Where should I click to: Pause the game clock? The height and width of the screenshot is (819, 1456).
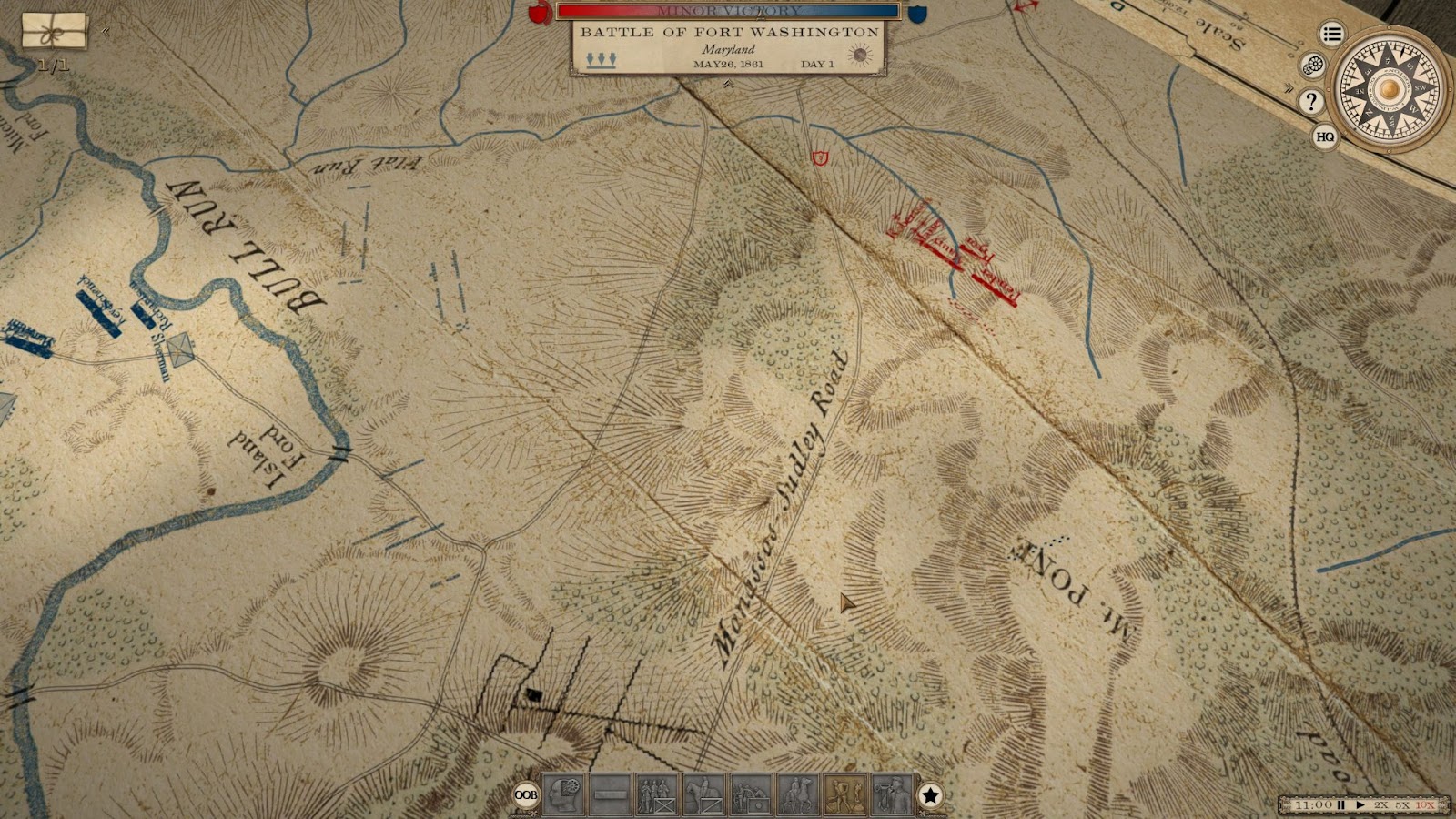tap(1340, 805)
